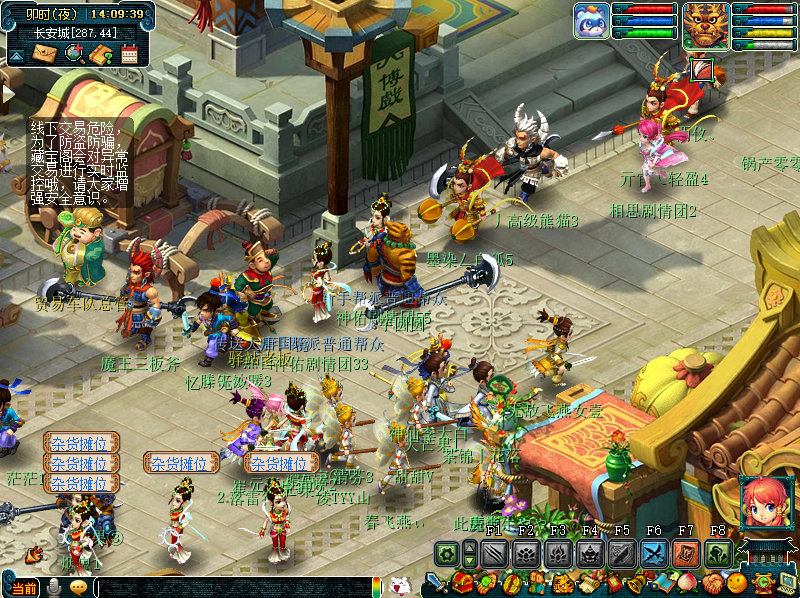The width and height of the screenshot is (800, 598).
Task: Click the sword attack icon
Action: (435, 584)
